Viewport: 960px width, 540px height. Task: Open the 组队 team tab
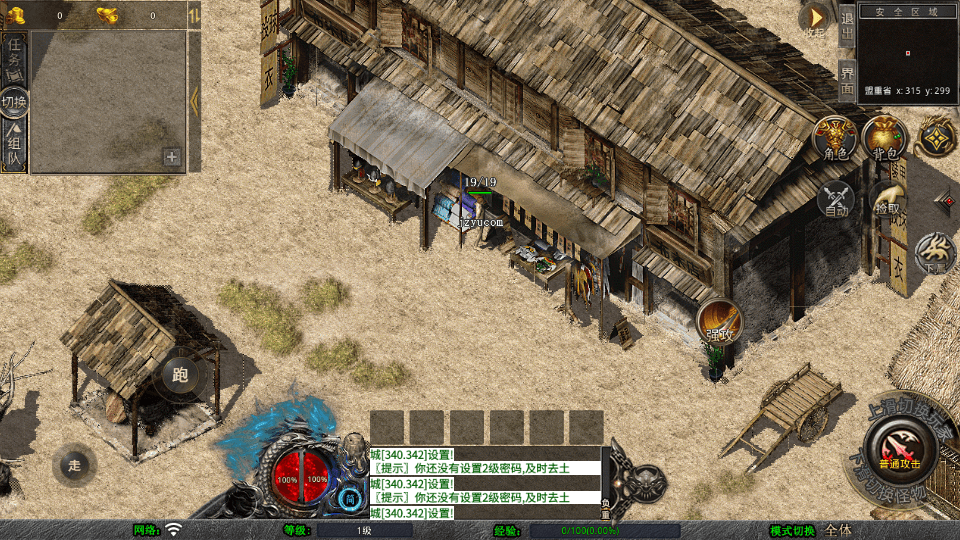point(15,146)
